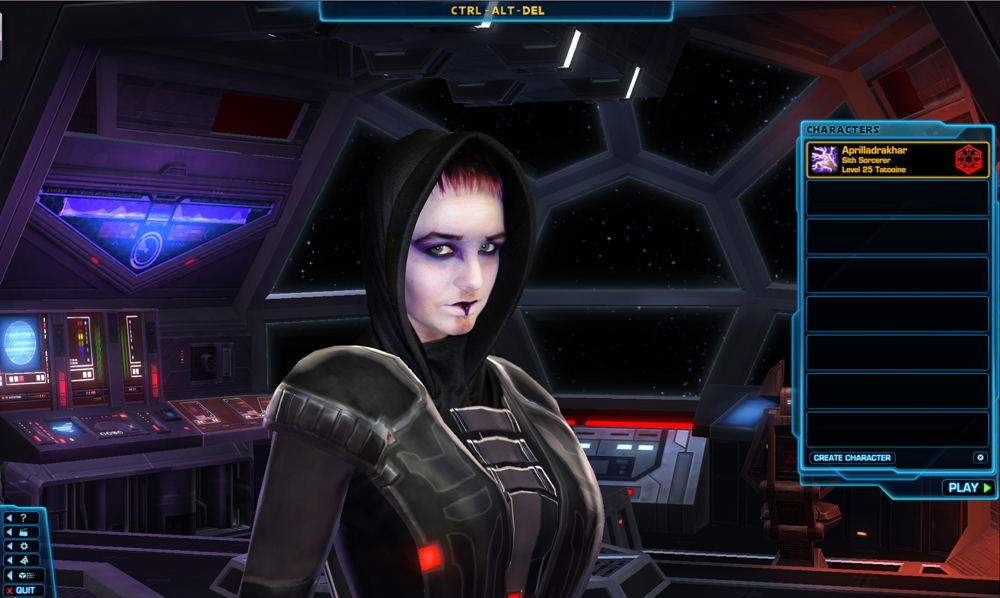Click the Create Character button
1000x598 pixels.
click(852, 458)
